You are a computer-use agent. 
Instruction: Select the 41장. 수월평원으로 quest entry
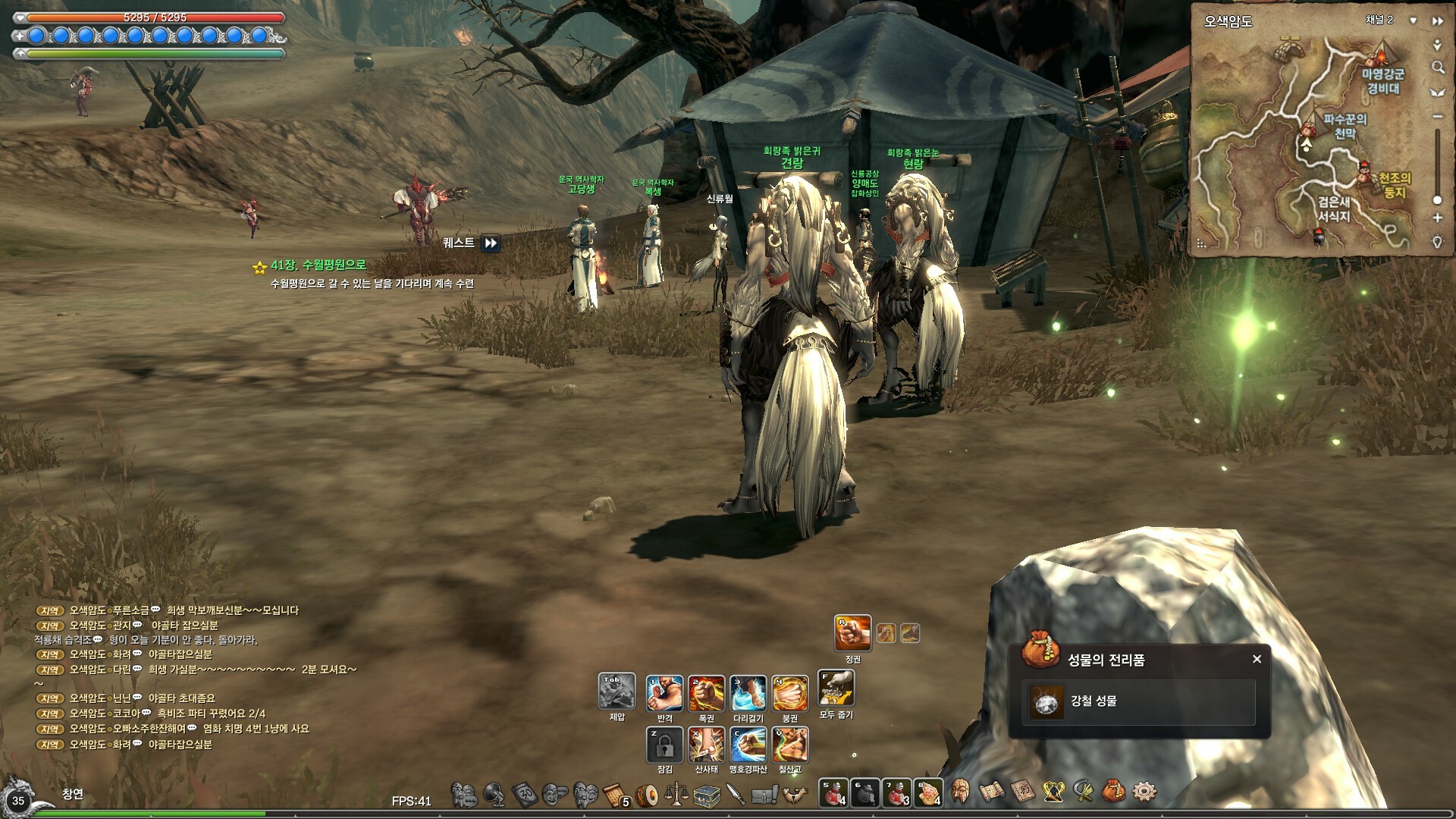[318, 265]
